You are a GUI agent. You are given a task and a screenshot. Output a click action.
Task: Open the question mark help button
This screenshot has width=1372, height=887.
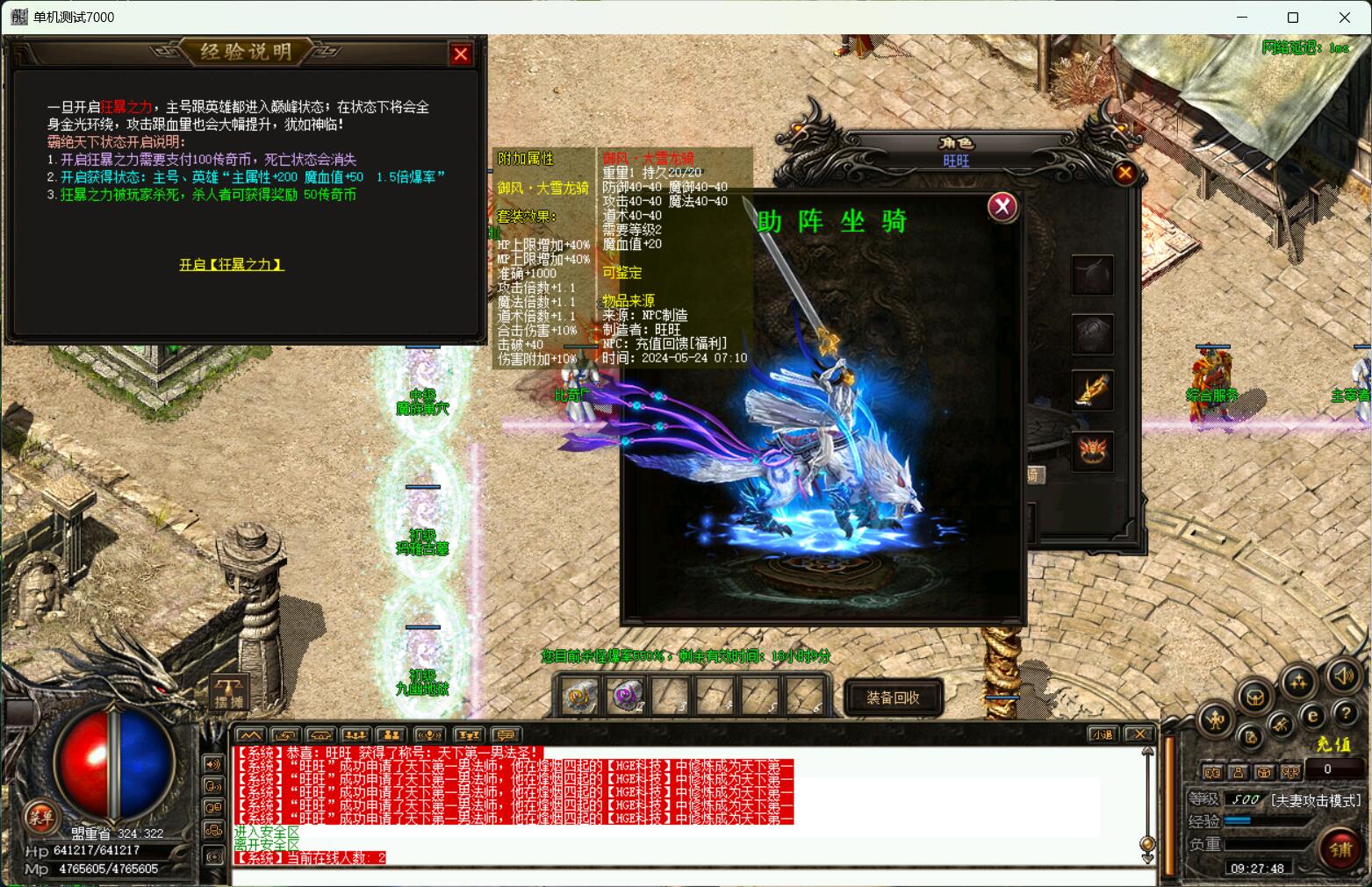(1344, 713)
